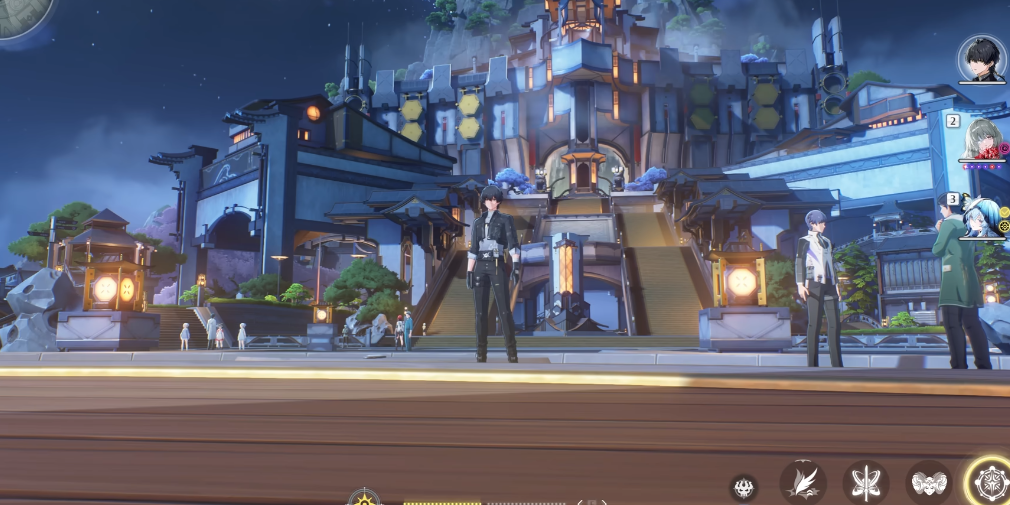
Task: Trigger the ram-horned mask ability
Action: (x=928, y=484)
